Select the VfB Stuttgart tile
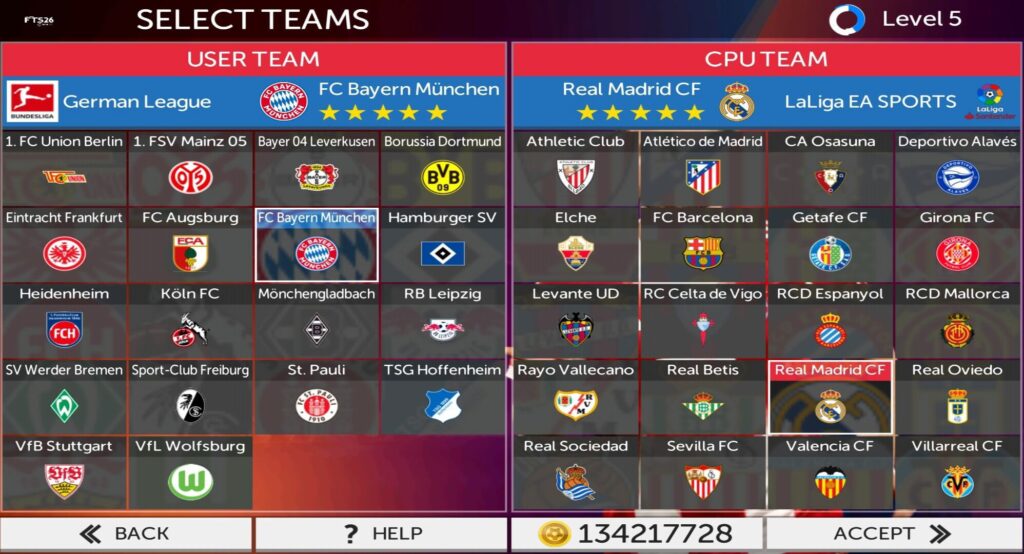 (64, 472)
